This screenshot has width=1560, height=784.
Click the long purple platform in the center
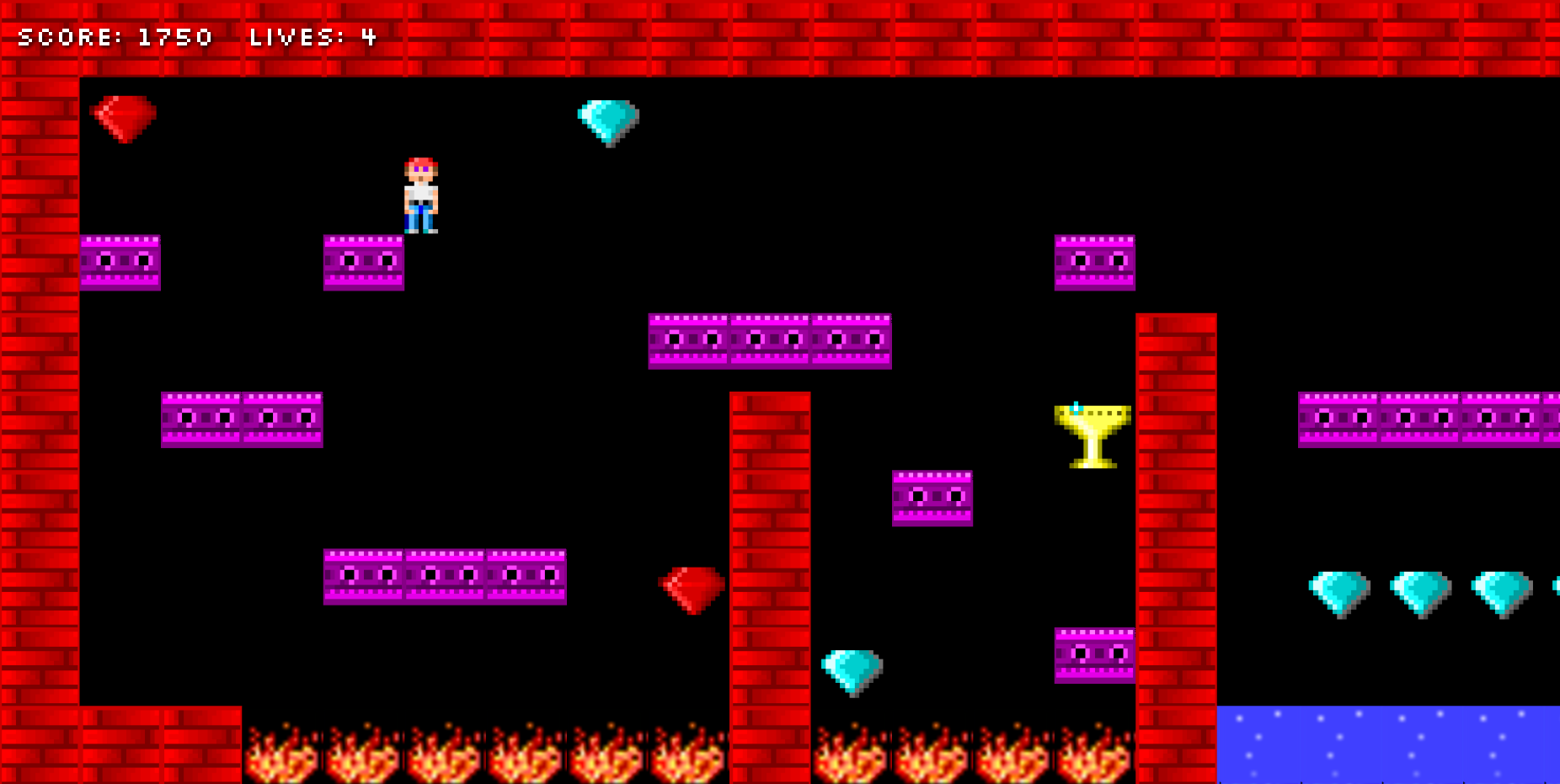[x=768, y=341]
